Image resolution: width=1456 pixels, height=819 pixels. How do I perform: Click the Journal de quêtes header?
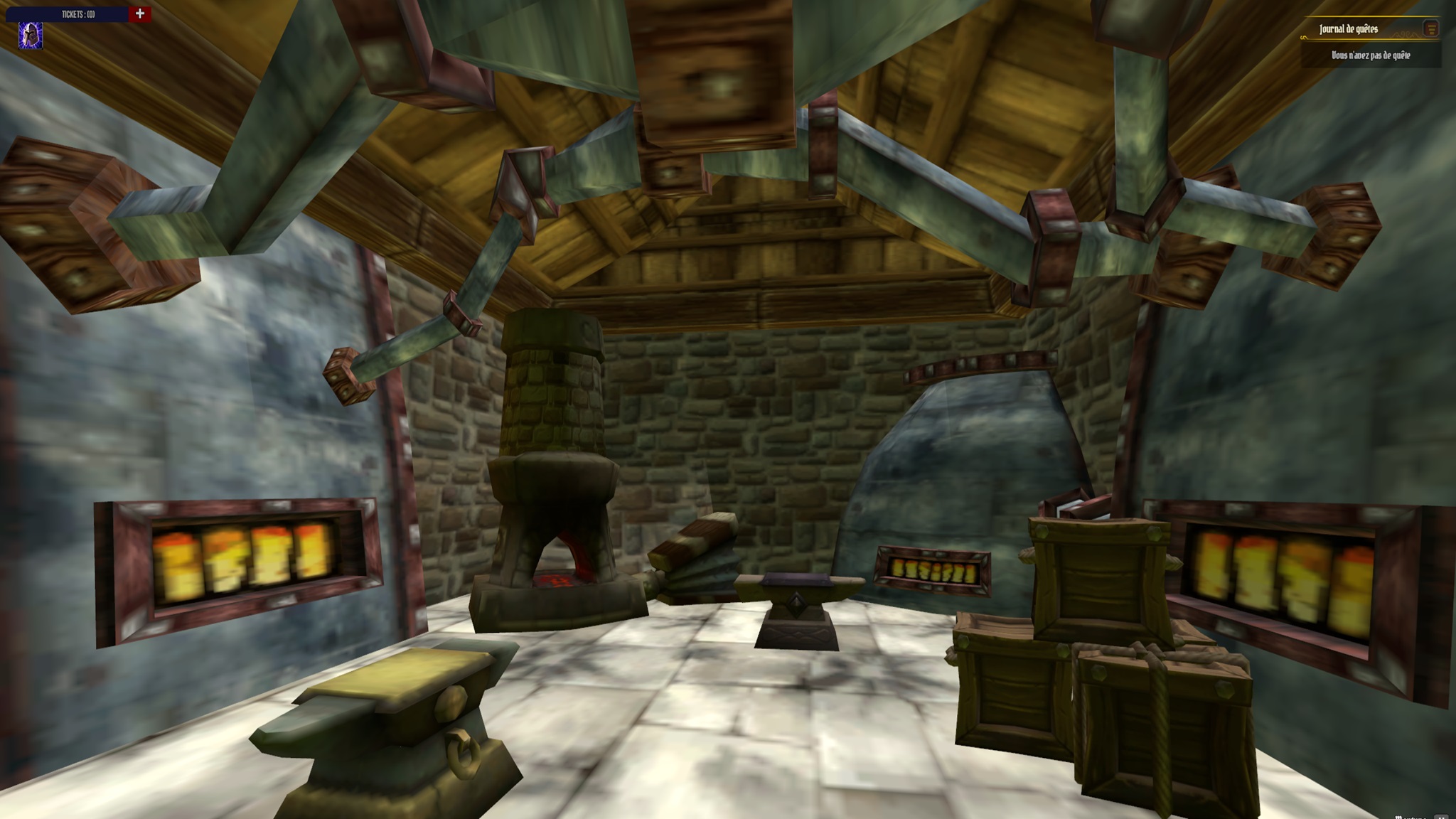point(1348,29)
